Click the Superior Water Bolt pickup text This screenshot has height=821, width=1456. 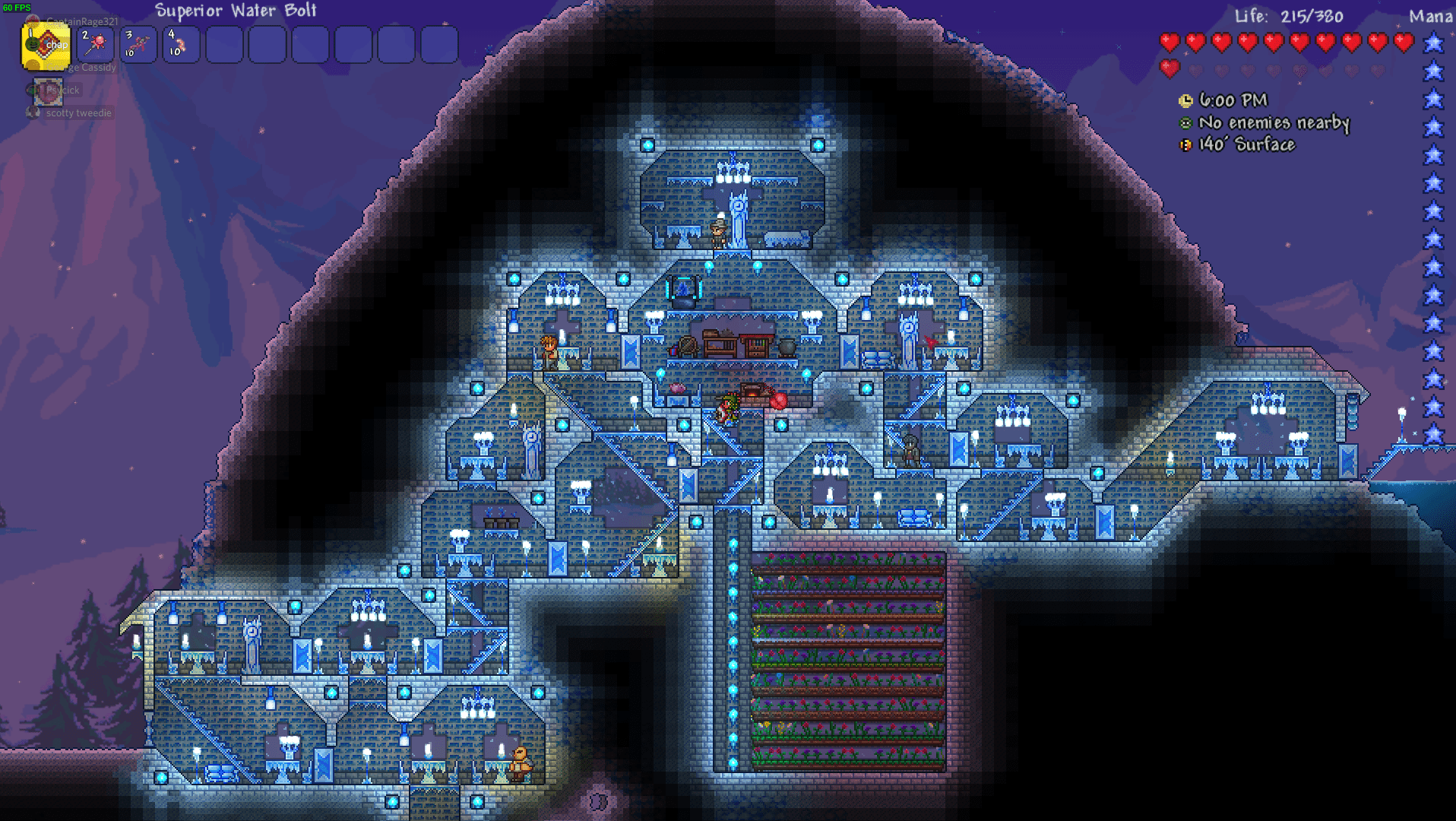(235, 11)
